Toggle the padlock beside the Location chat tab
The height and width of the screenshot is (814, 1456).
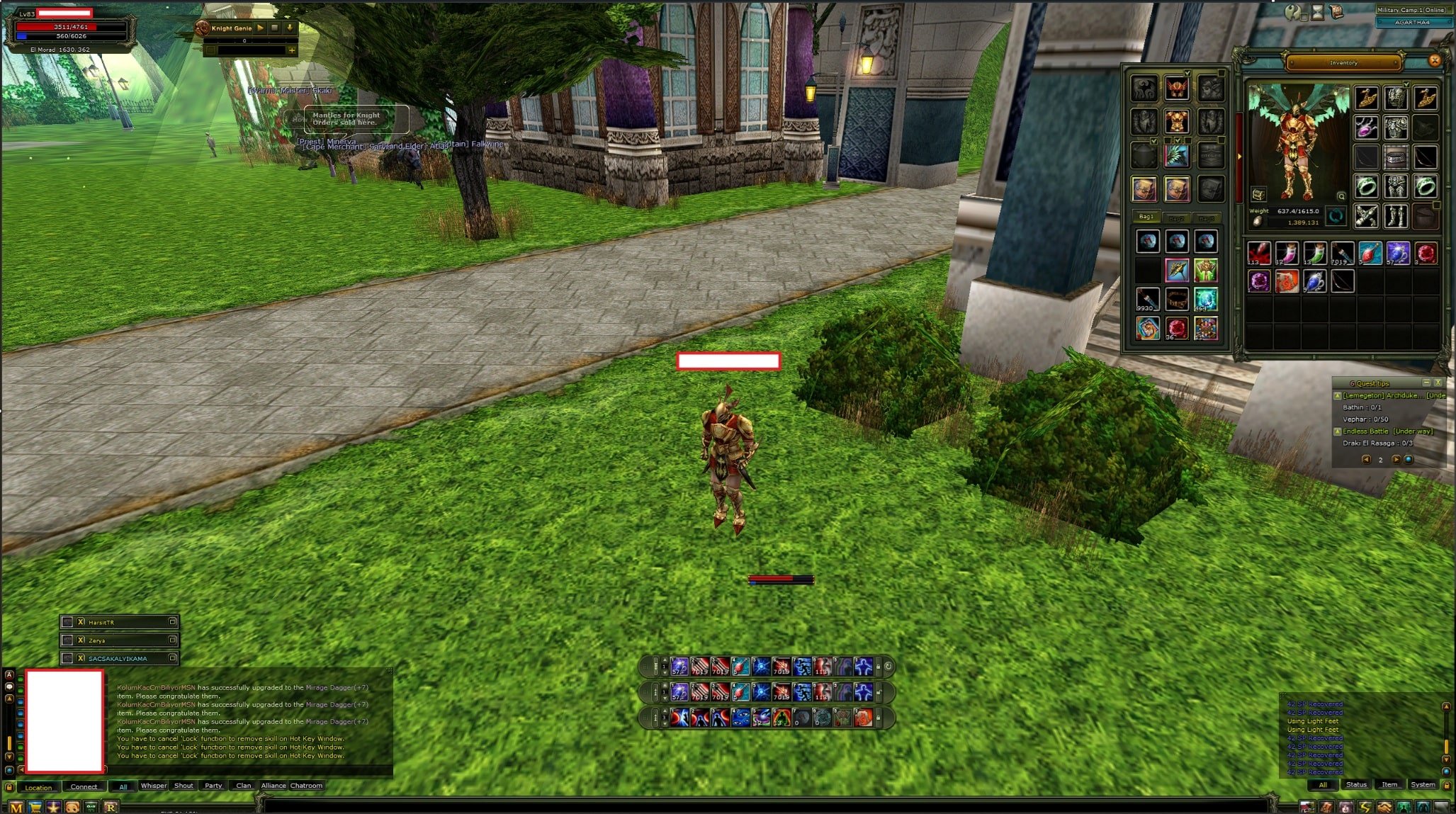coord(10,787)
